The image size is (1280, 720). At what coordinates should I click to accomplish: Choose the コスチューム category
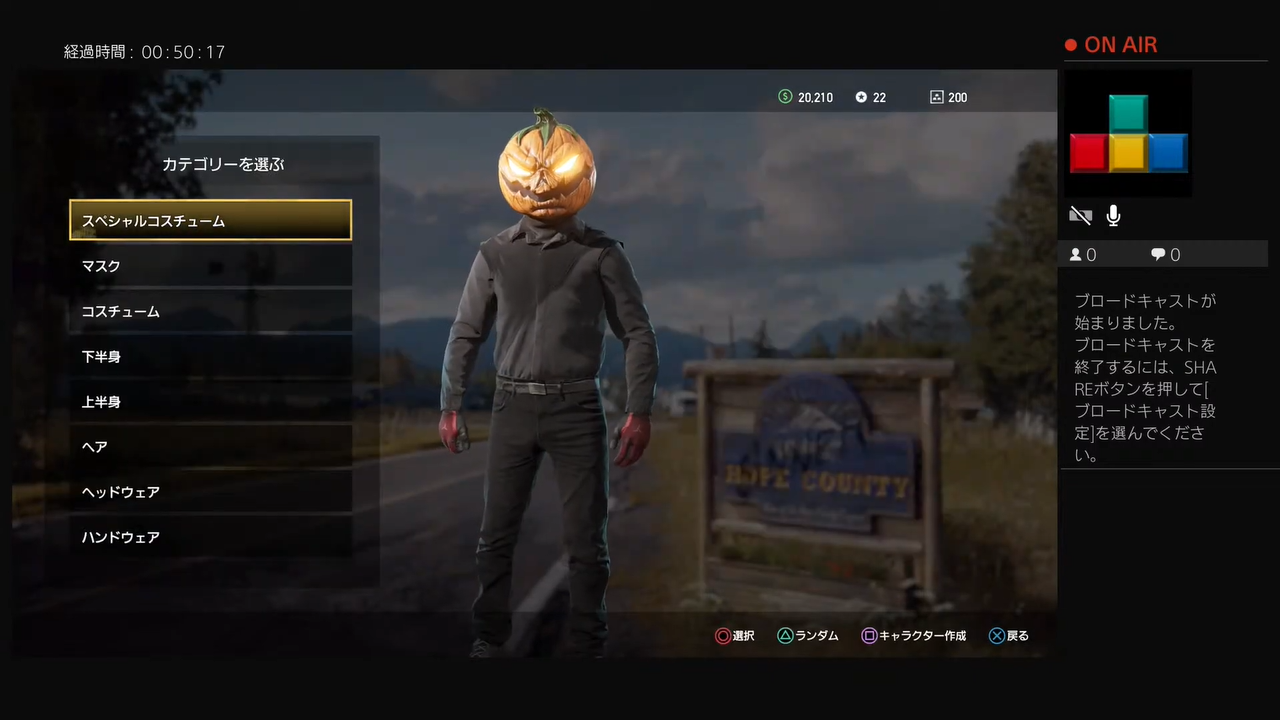click(210, 311)
